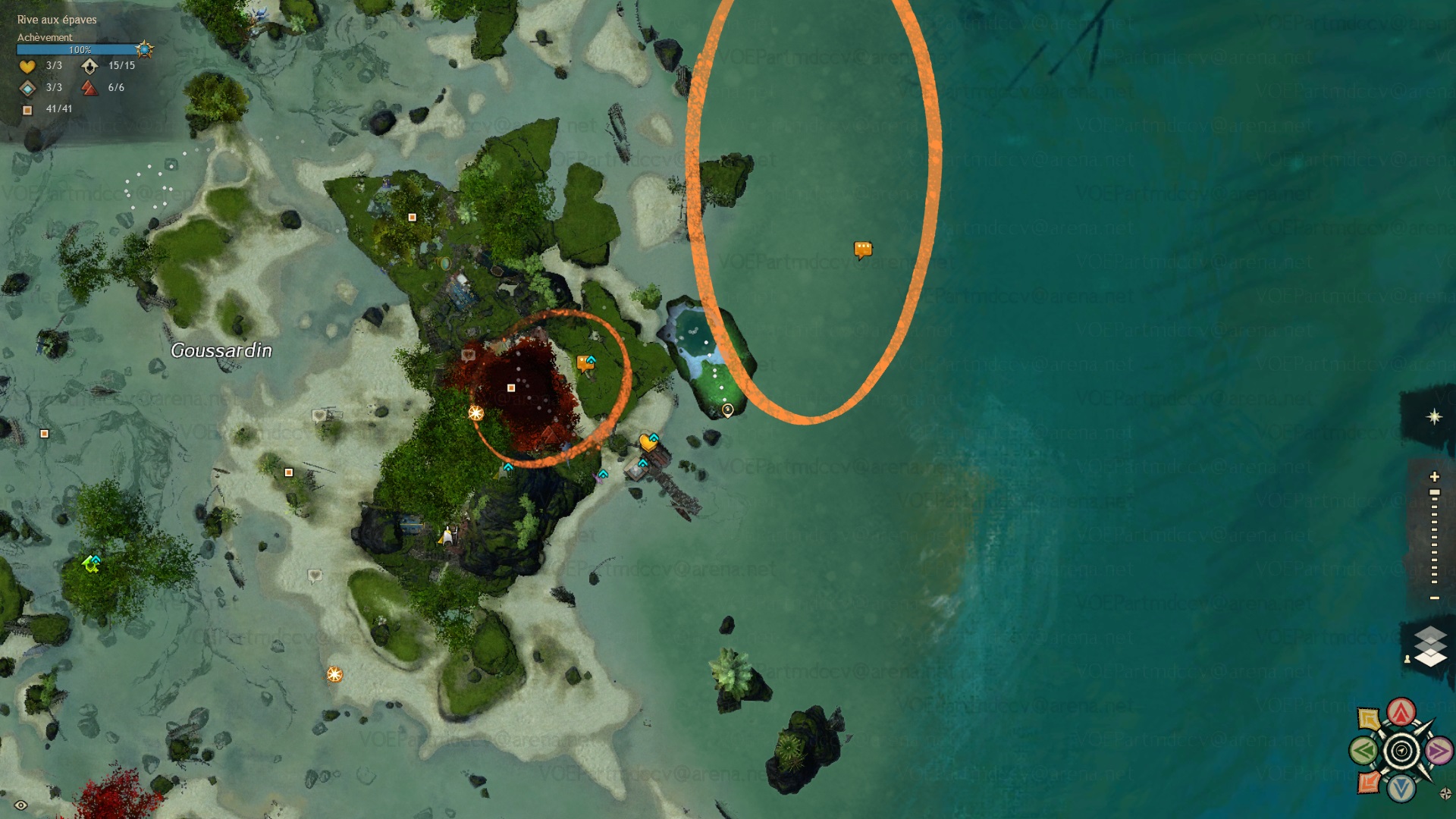Click the compass rose center button
The width and height of the screenshot is (1456, 819).
pos(1401,752)
